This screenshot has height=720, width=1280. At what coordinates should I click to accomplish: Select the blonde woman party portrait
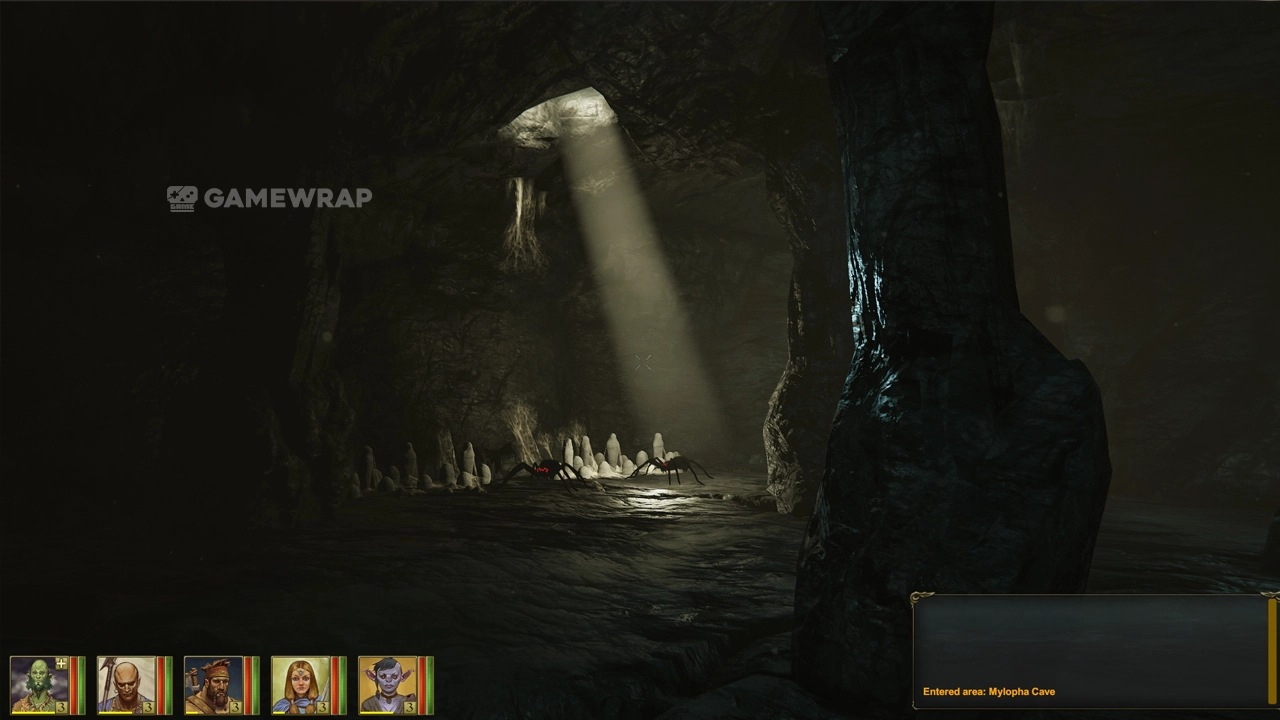[299, 685]
